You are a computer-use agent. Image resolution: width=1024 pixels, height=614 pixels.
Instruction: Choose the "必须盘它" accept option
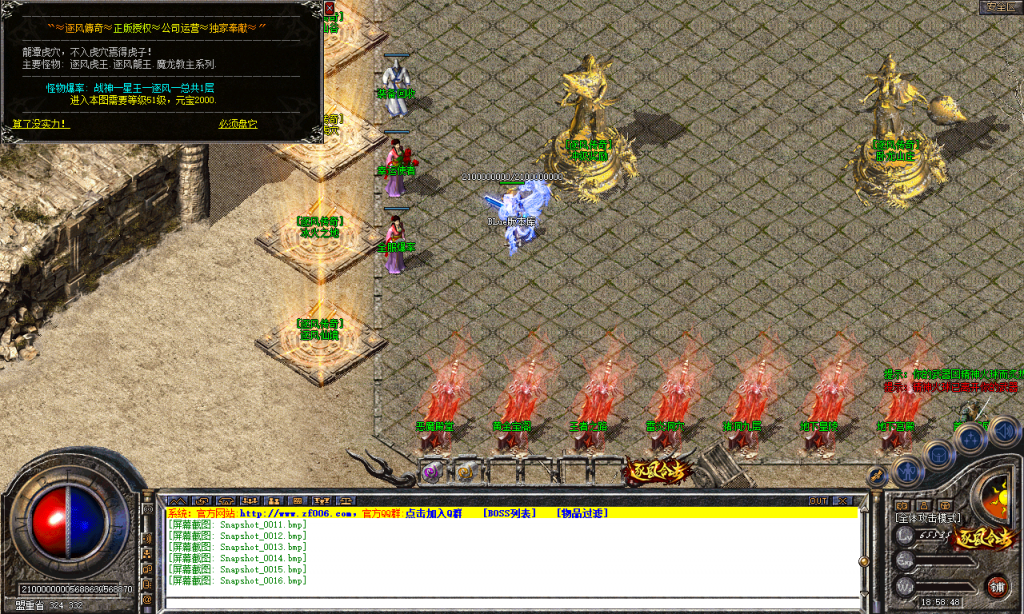tap(238, 124)
